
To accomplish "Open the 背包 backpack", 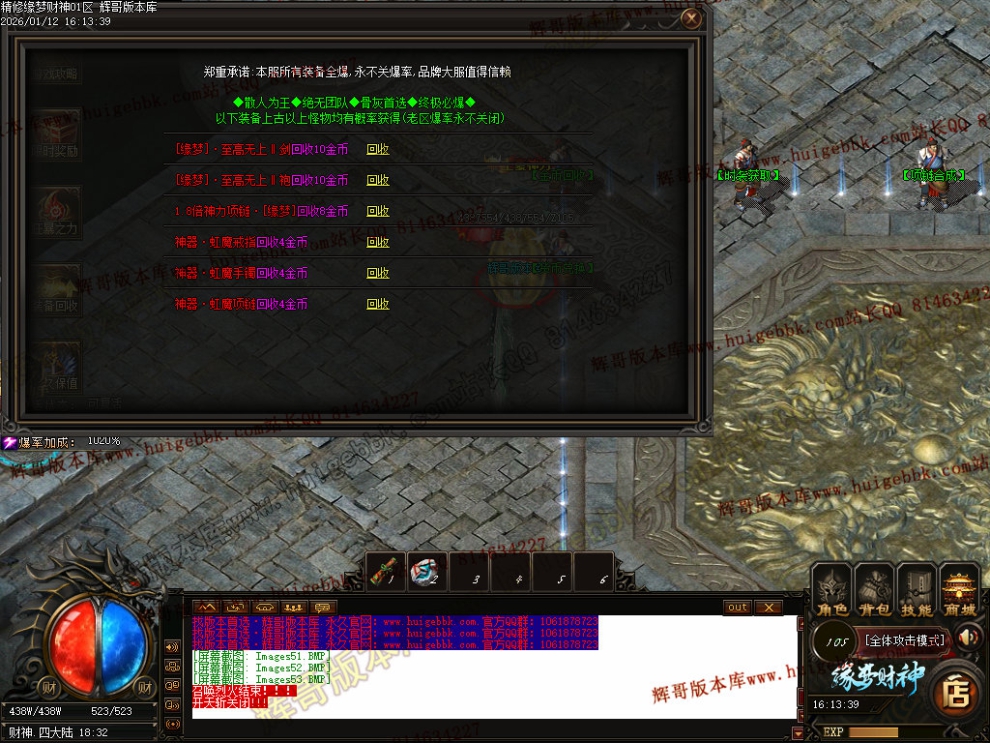I will (x=873, y=588).
